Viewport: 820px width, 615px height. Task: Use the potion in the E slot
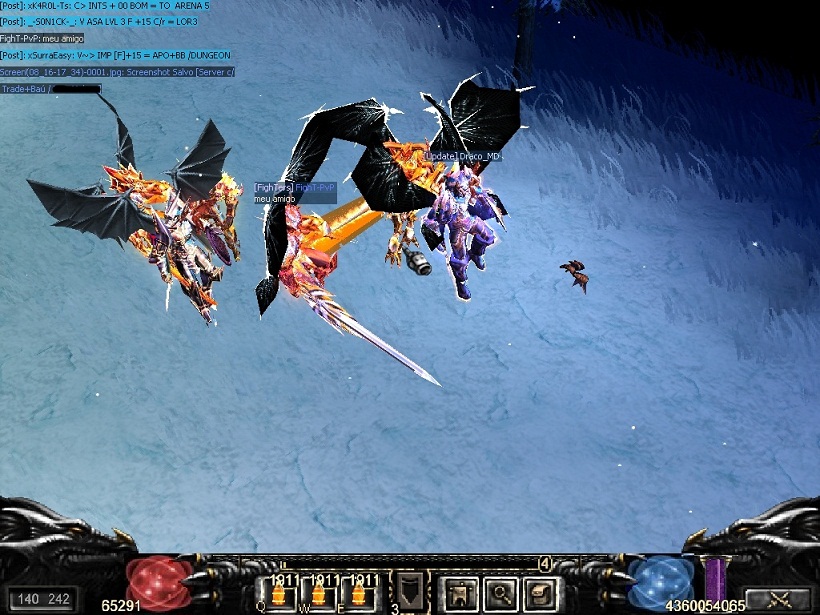point(360,594)
